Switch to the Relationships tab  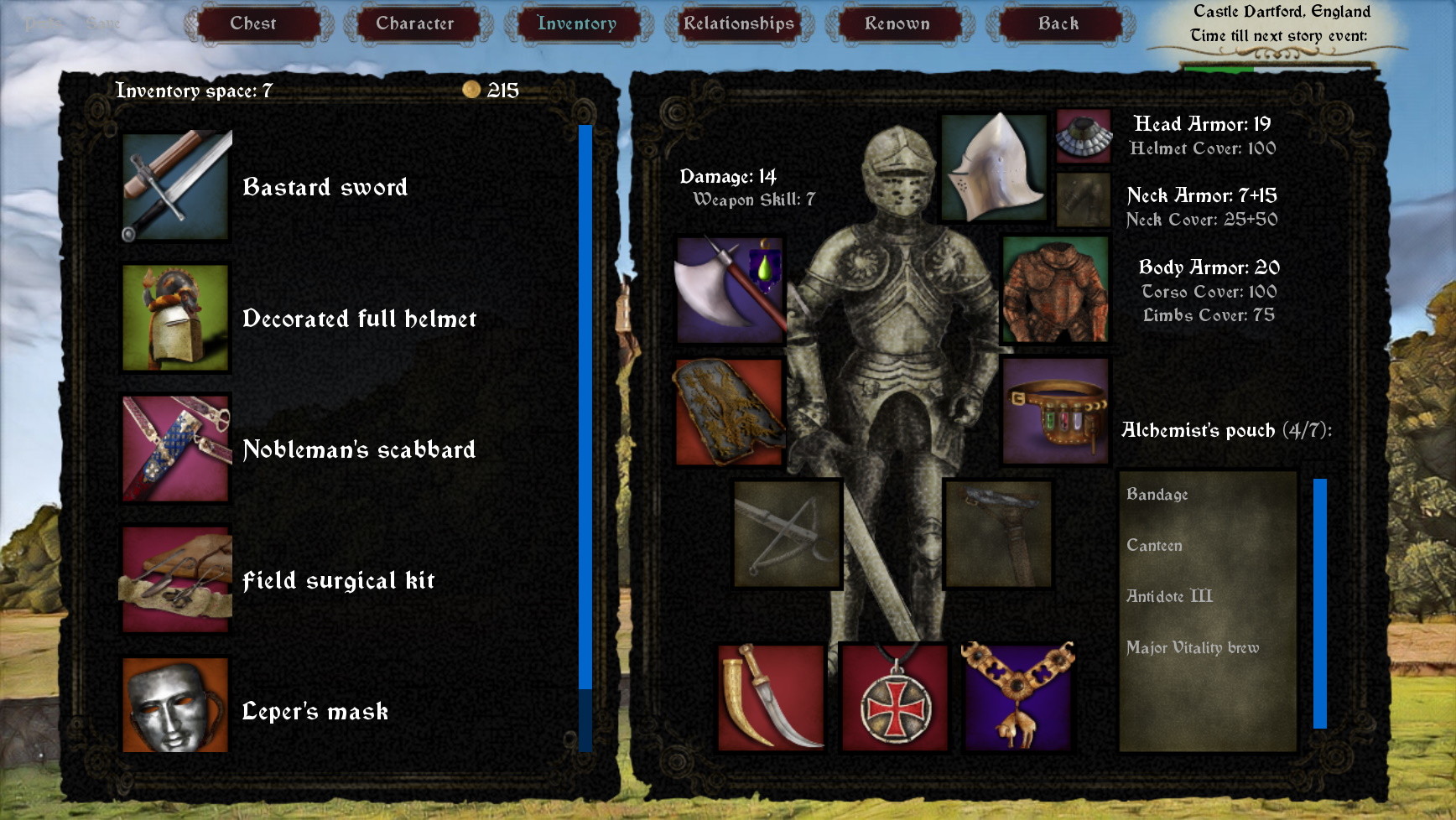coord(738,23)
